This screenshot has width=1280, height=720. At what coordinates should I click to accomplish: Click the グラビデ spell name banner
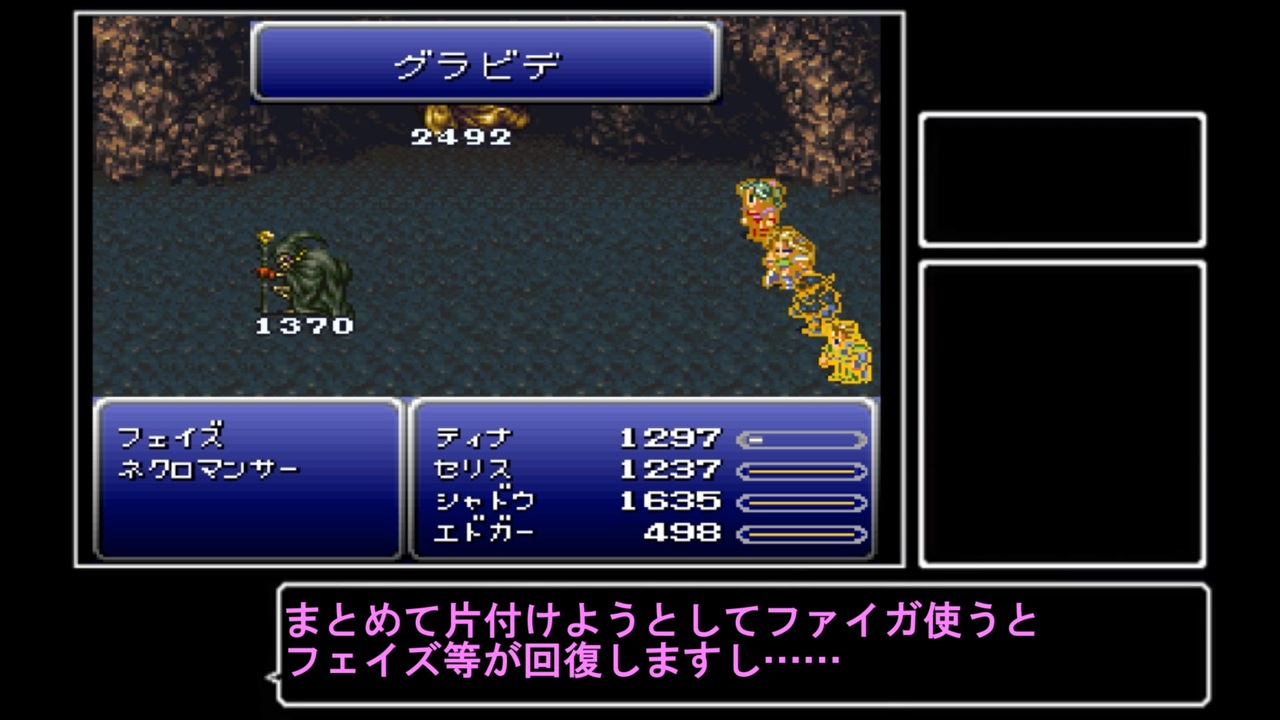click(487, 62)
